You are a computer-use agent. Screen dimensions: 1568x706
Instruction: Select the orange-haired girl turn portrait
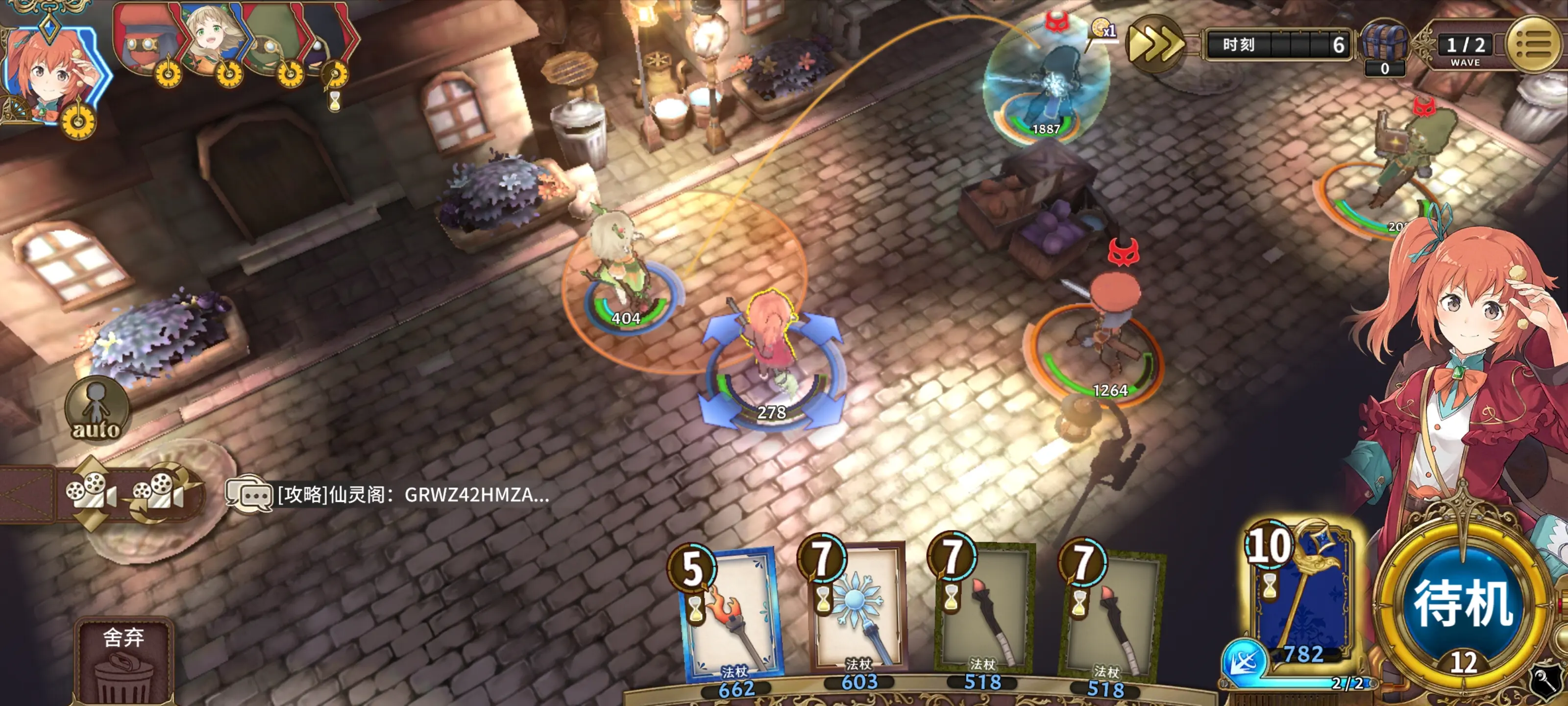(53, 70)
